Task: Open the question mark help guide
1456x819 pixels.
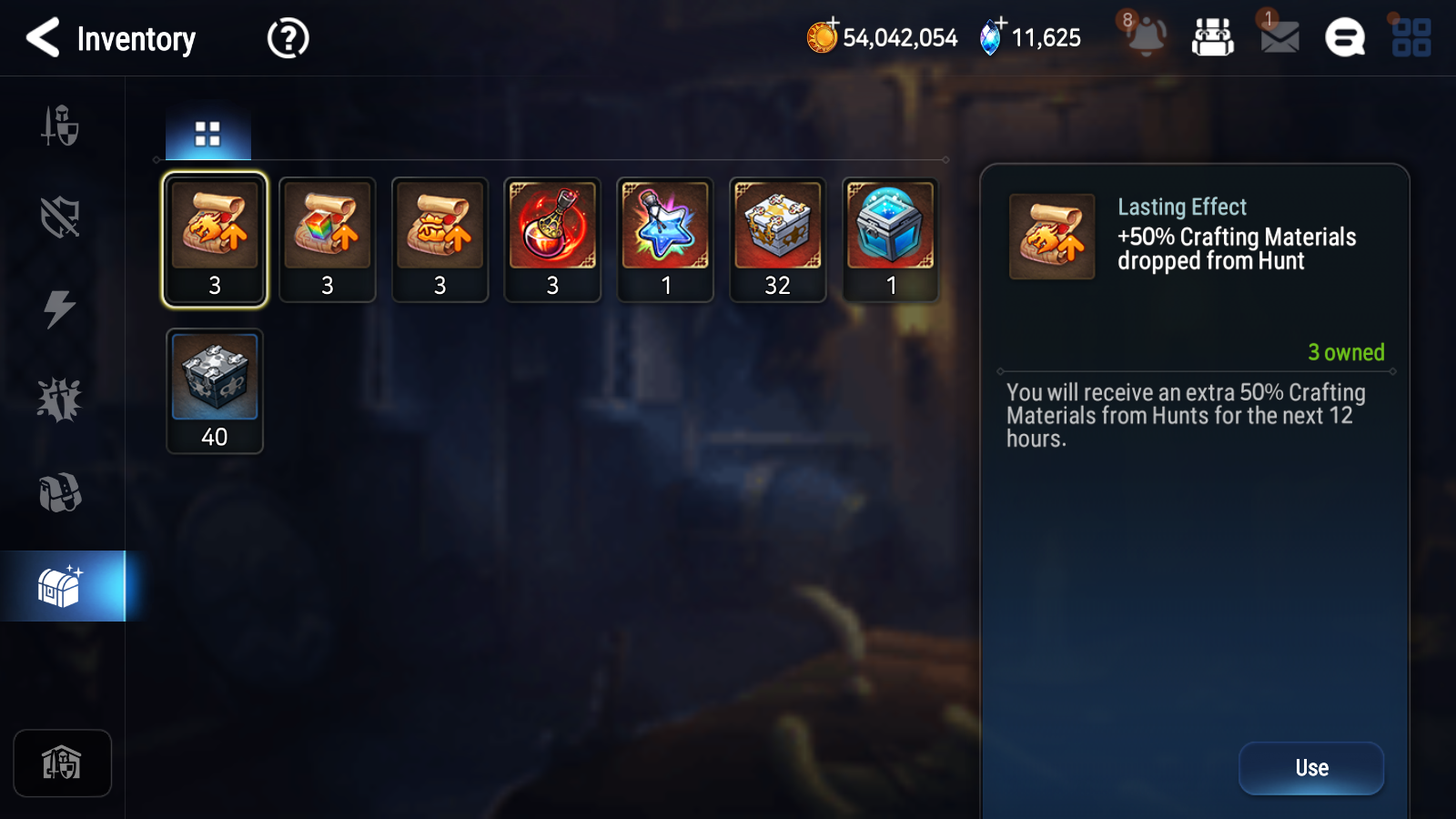Action: click(x=288, y=38)
